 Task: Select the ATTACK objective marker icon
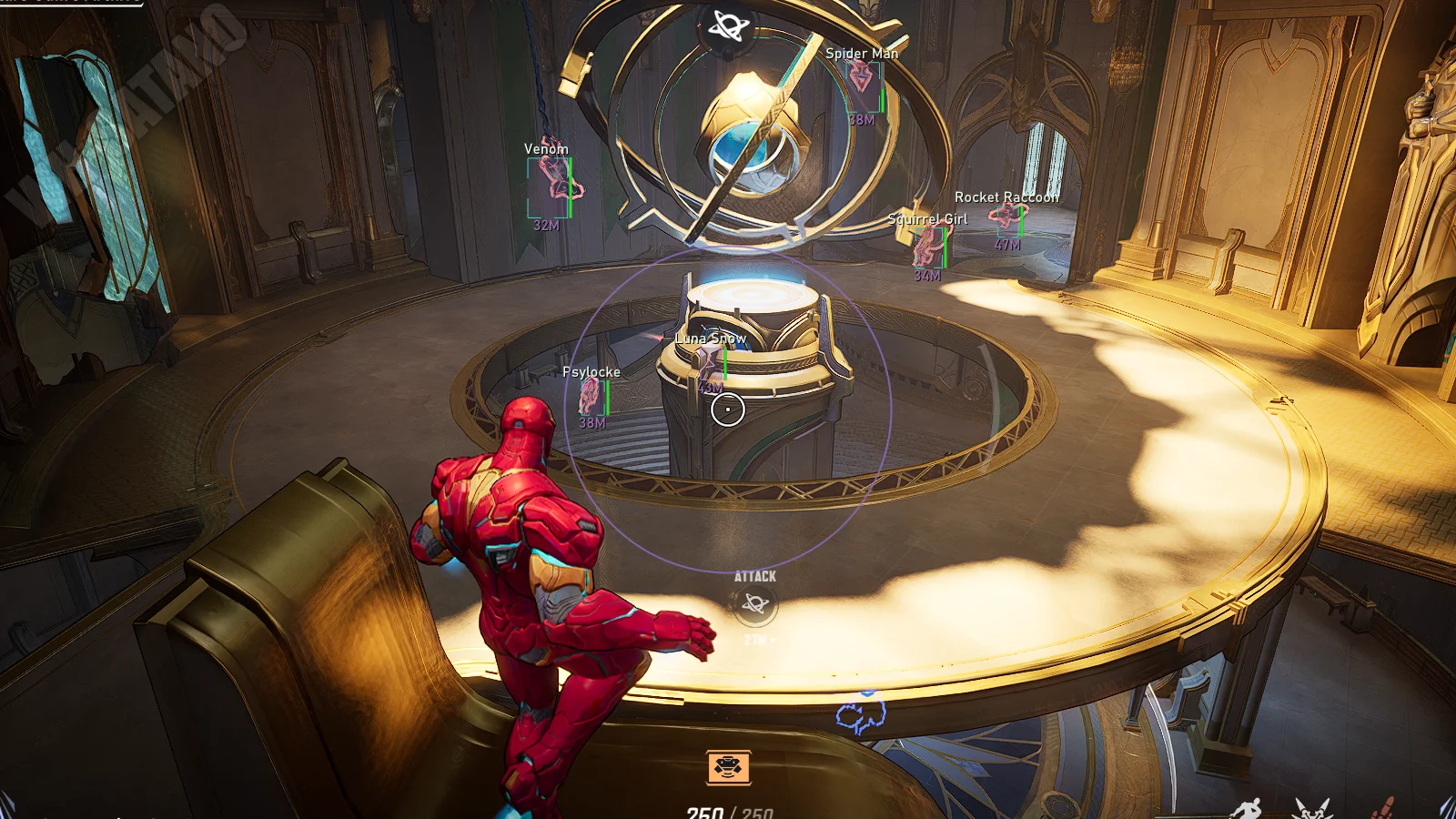point(755,603)
